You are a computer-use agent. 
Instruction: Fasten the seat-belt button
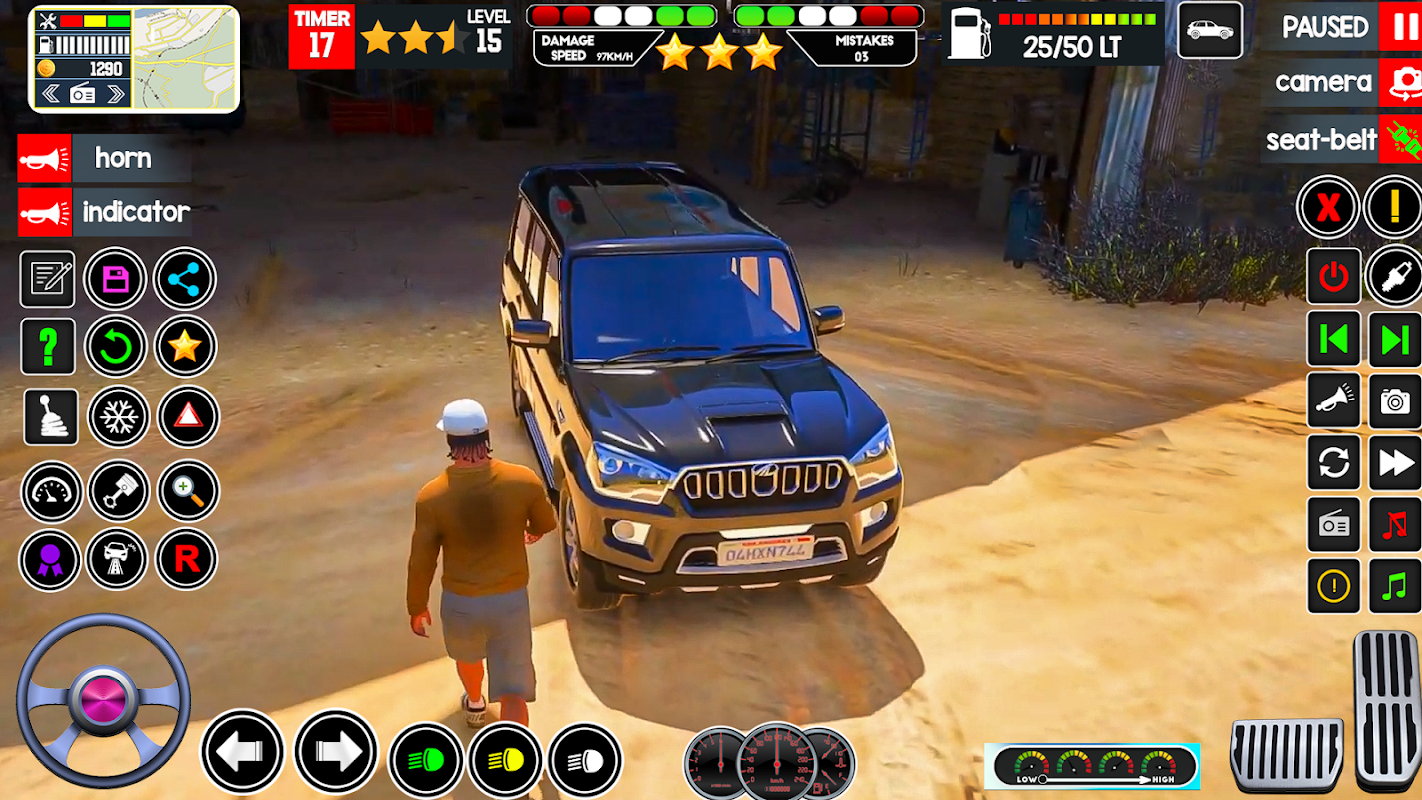[1399, 139]
